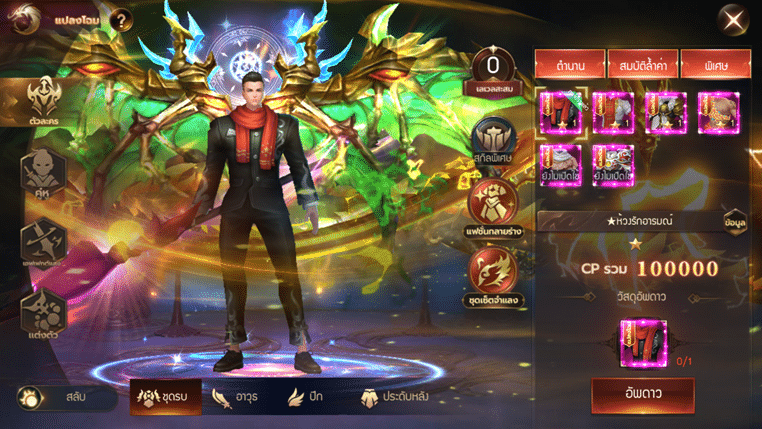762x429 pixels.
Task: Open the ชุดเซ็ตจำแลง set outfit icon
Action: click(495, 272)
